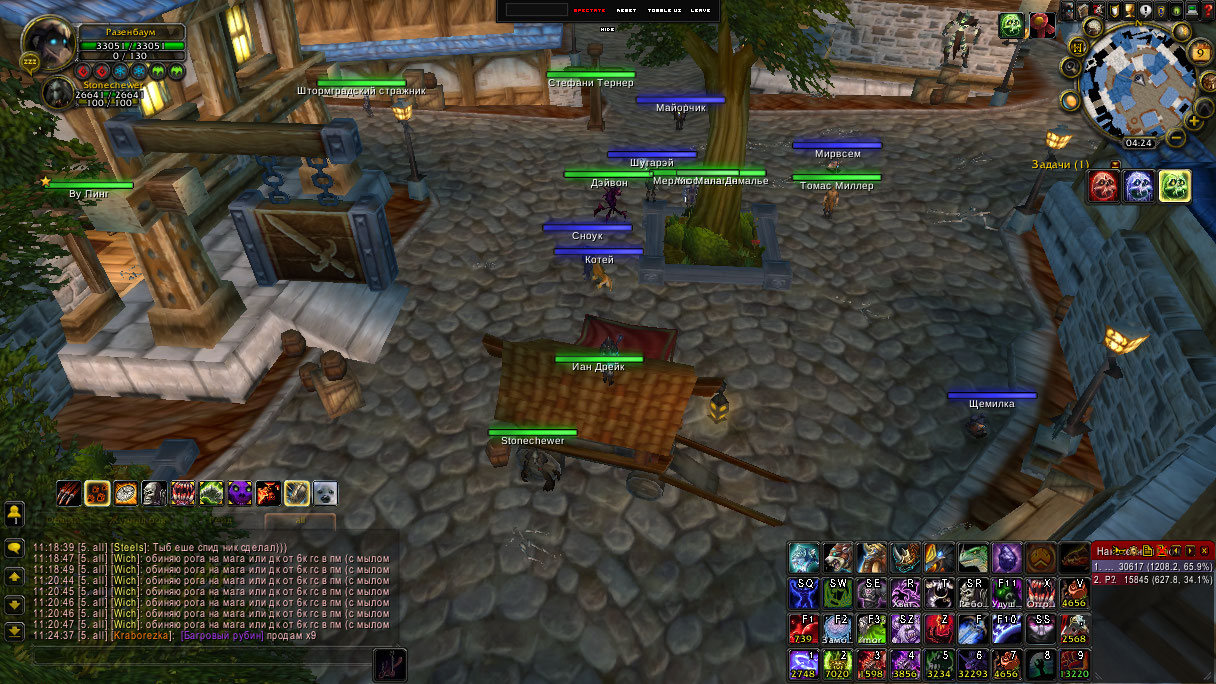
Task: Zoom out the minimap with the minus button
Action: click(x=1177, y=137)
